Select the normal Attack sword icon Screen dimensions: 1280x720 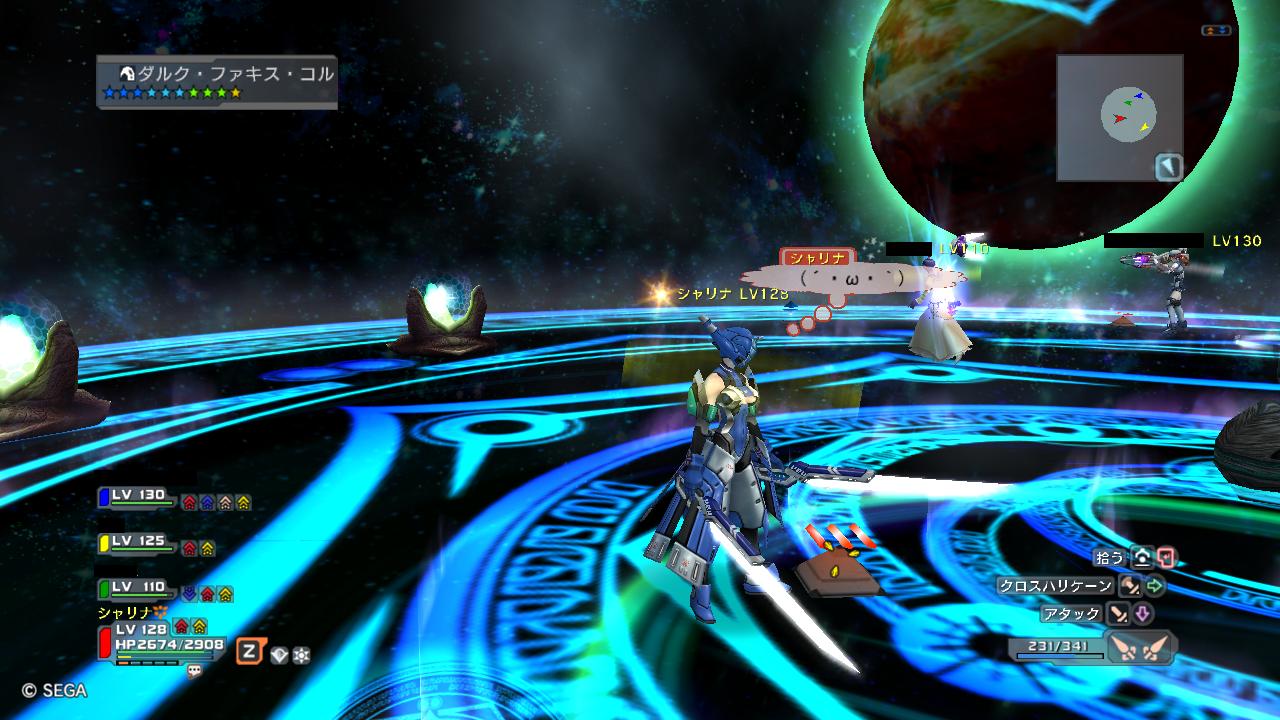pyautogui.click(x=1118, y=614)
